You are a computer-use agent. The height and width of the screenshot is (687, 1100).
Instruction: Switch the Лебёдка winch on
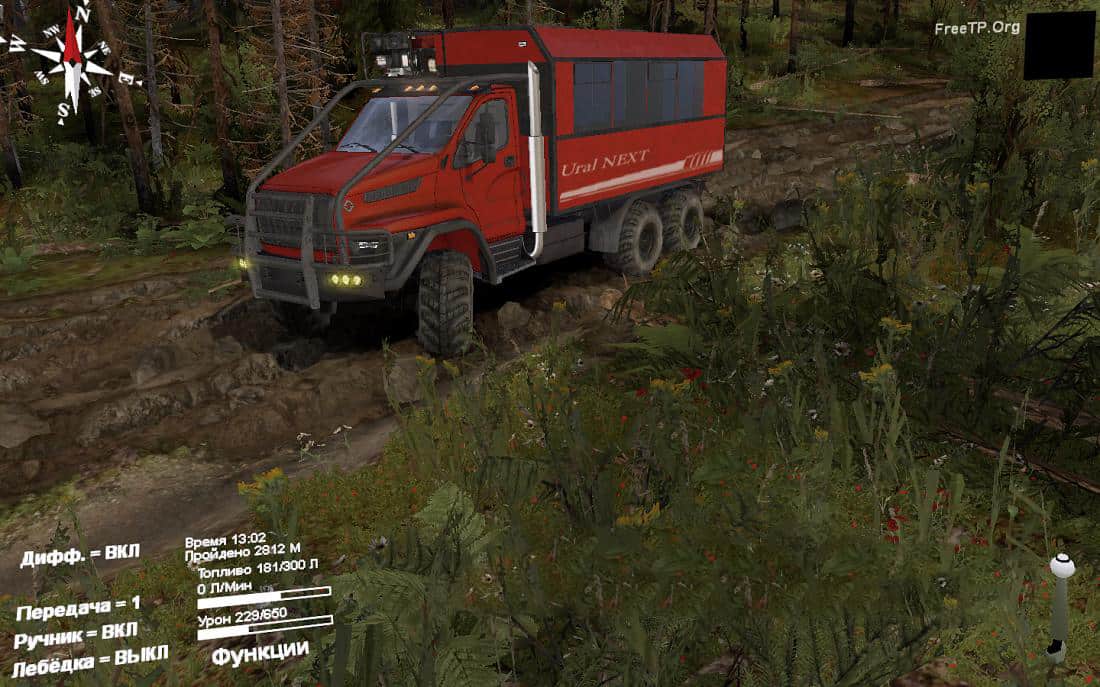[90, 660]
